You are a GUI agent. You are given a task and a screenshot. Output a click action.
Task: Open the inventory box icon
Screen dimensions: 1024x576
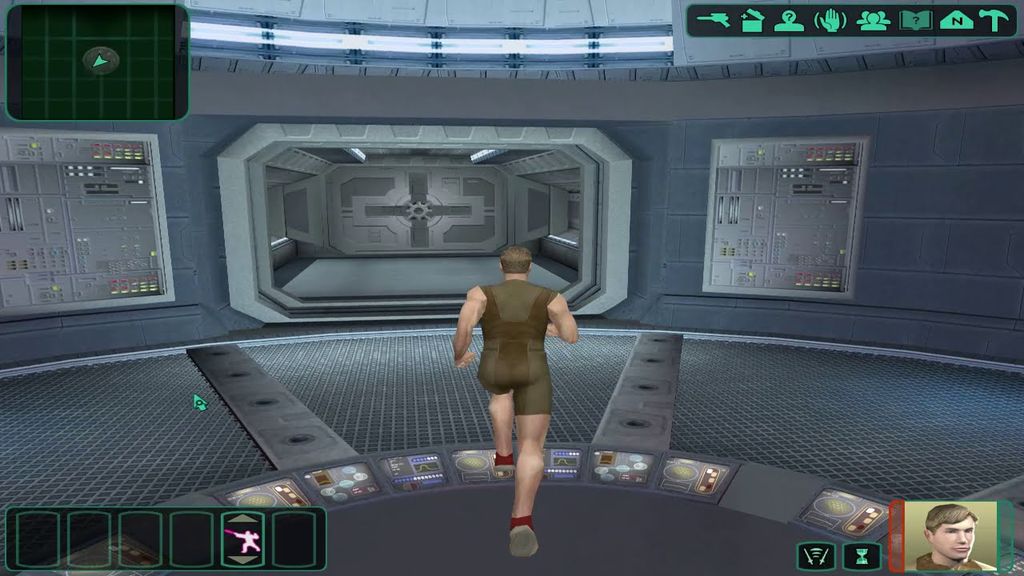[x=753, y=20]
